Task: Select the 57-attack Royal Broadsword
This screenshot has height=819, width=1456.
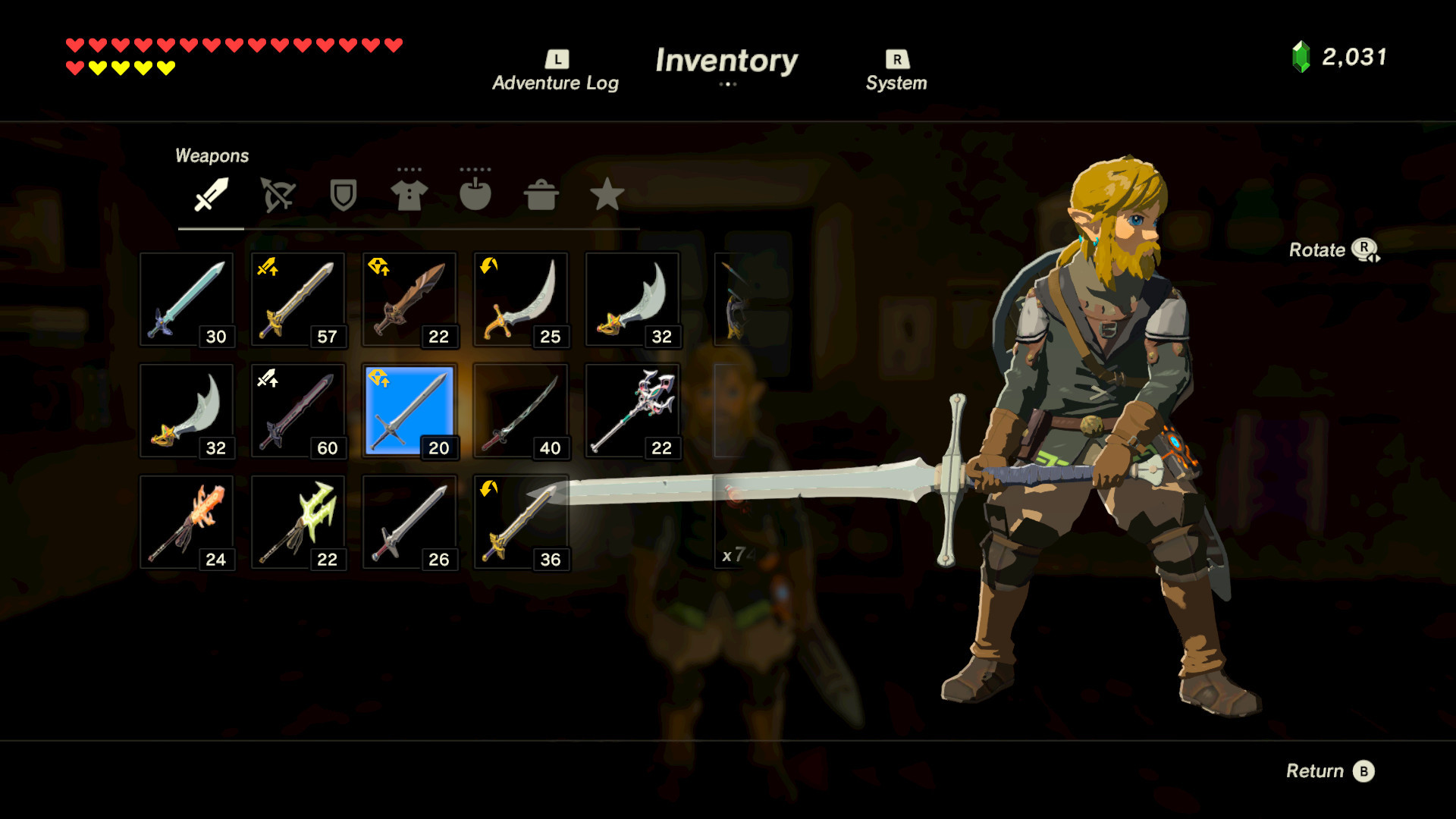Action: click(x=297, y=299)
